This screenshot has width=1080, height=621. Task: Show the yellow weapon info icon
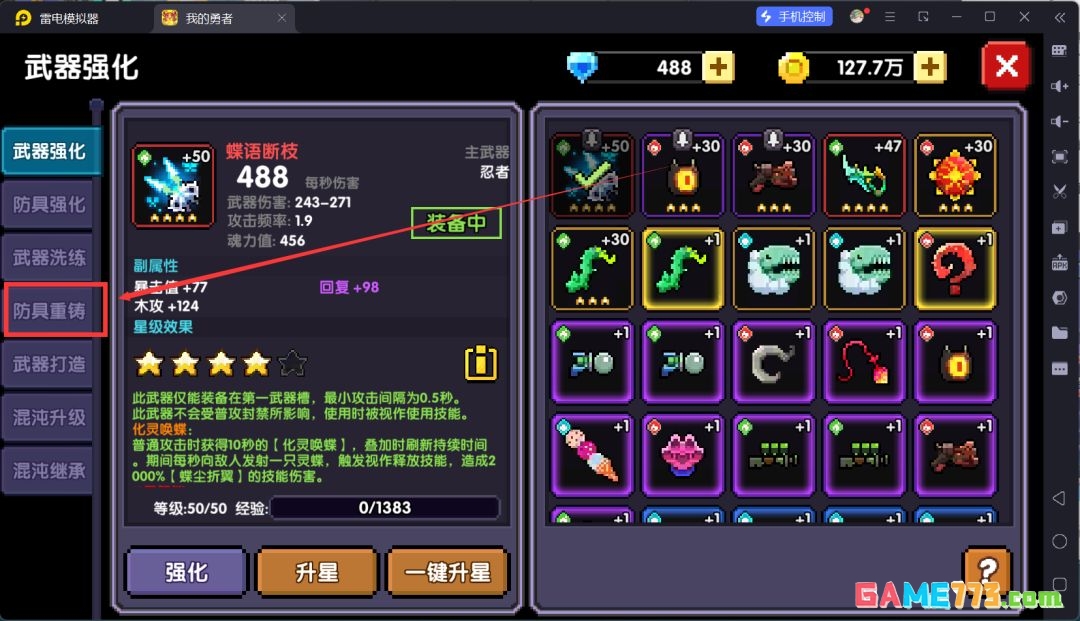click(x=481, y=362)
